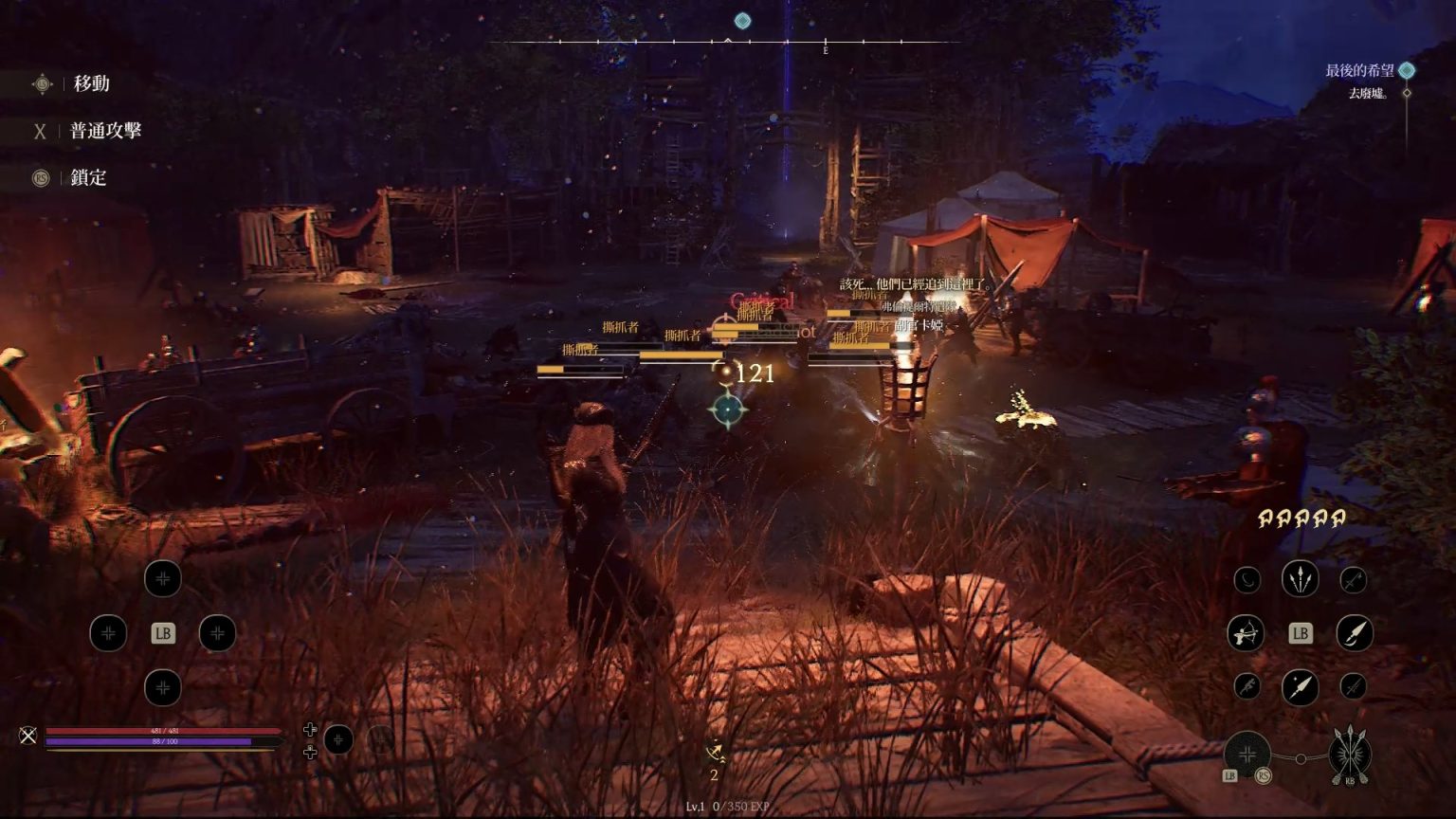
Task: Activate the small running figure skill
Action: click(x=1247, y=686)
